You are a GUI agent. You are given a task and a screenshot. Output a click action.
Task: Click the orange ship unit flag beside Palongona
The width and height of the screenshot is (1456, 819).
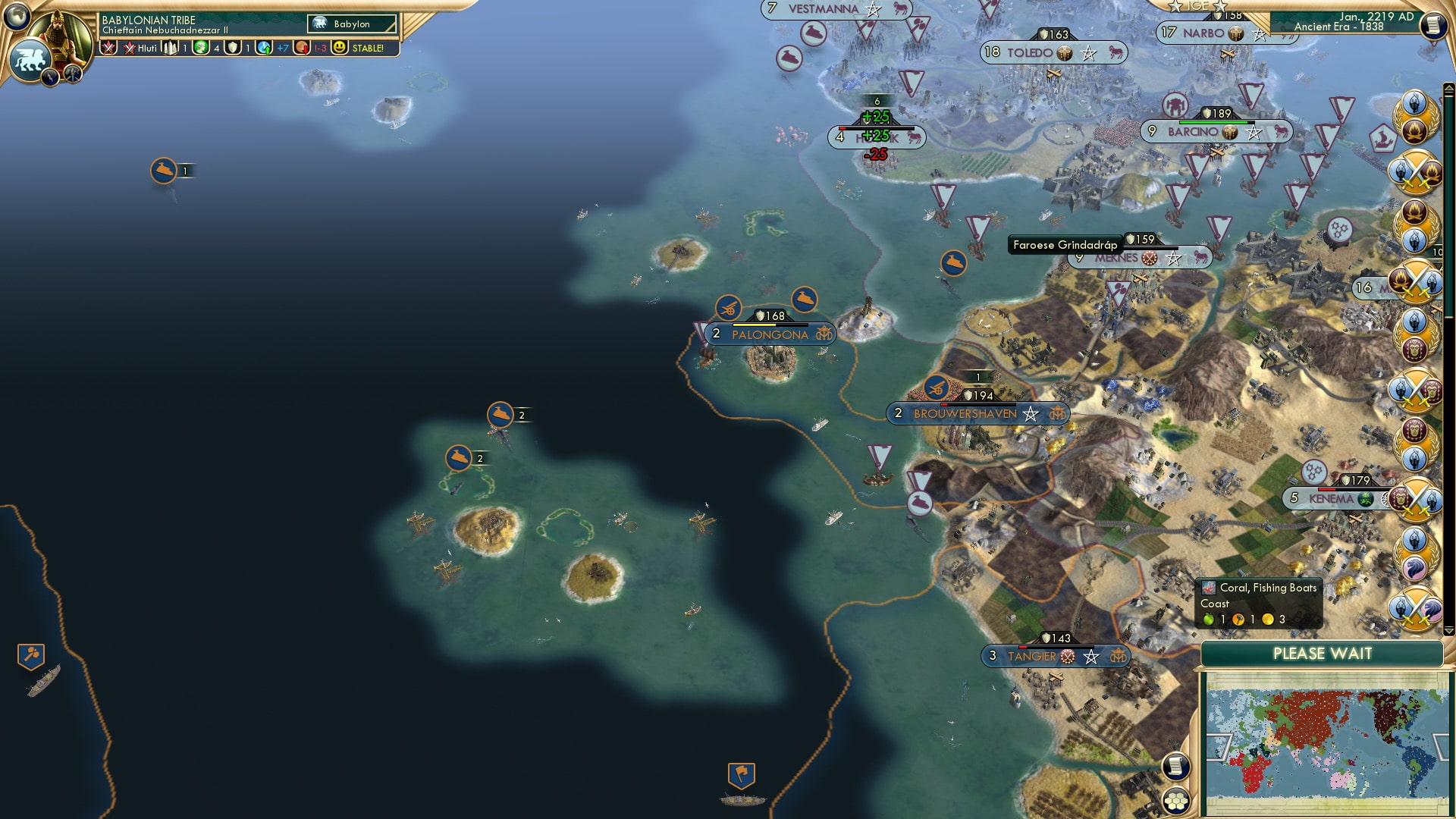coord(803,300)
